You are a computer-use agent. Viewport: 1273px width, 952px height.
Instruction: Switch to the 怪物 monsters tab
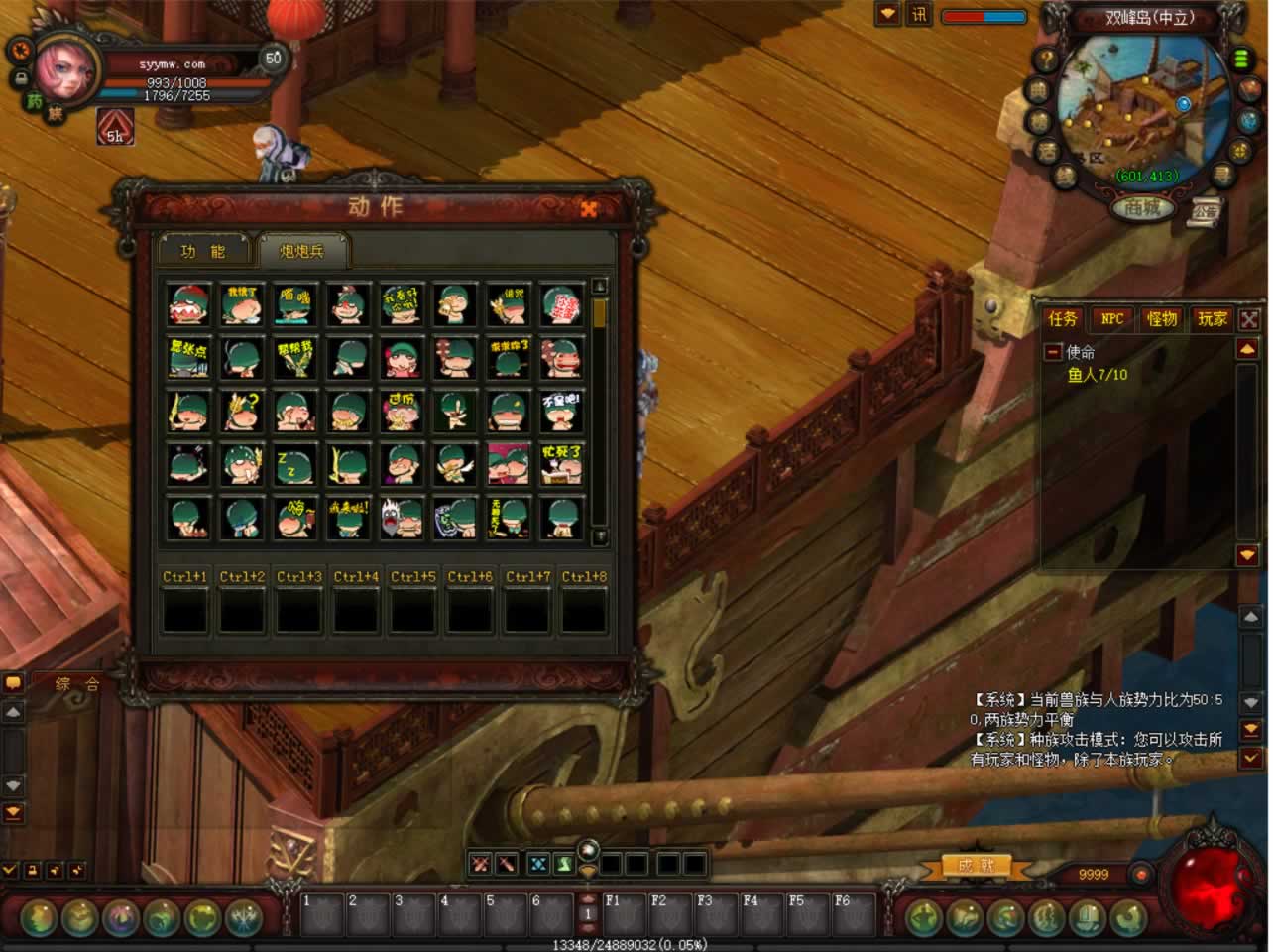[1162, 318]
